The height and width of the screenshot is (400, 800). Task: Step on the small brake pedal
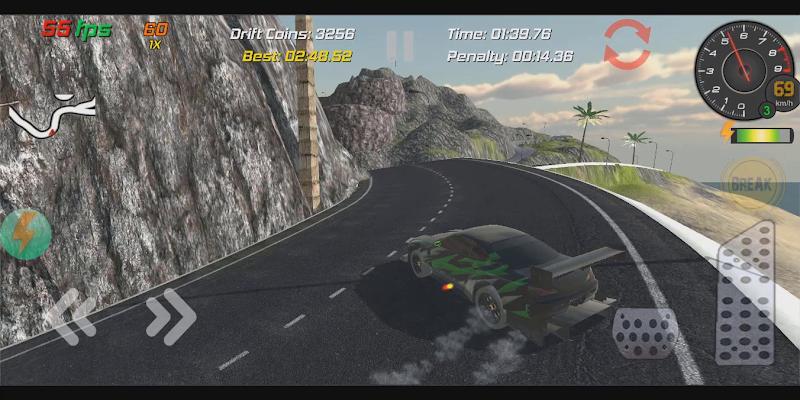[645, 332]
